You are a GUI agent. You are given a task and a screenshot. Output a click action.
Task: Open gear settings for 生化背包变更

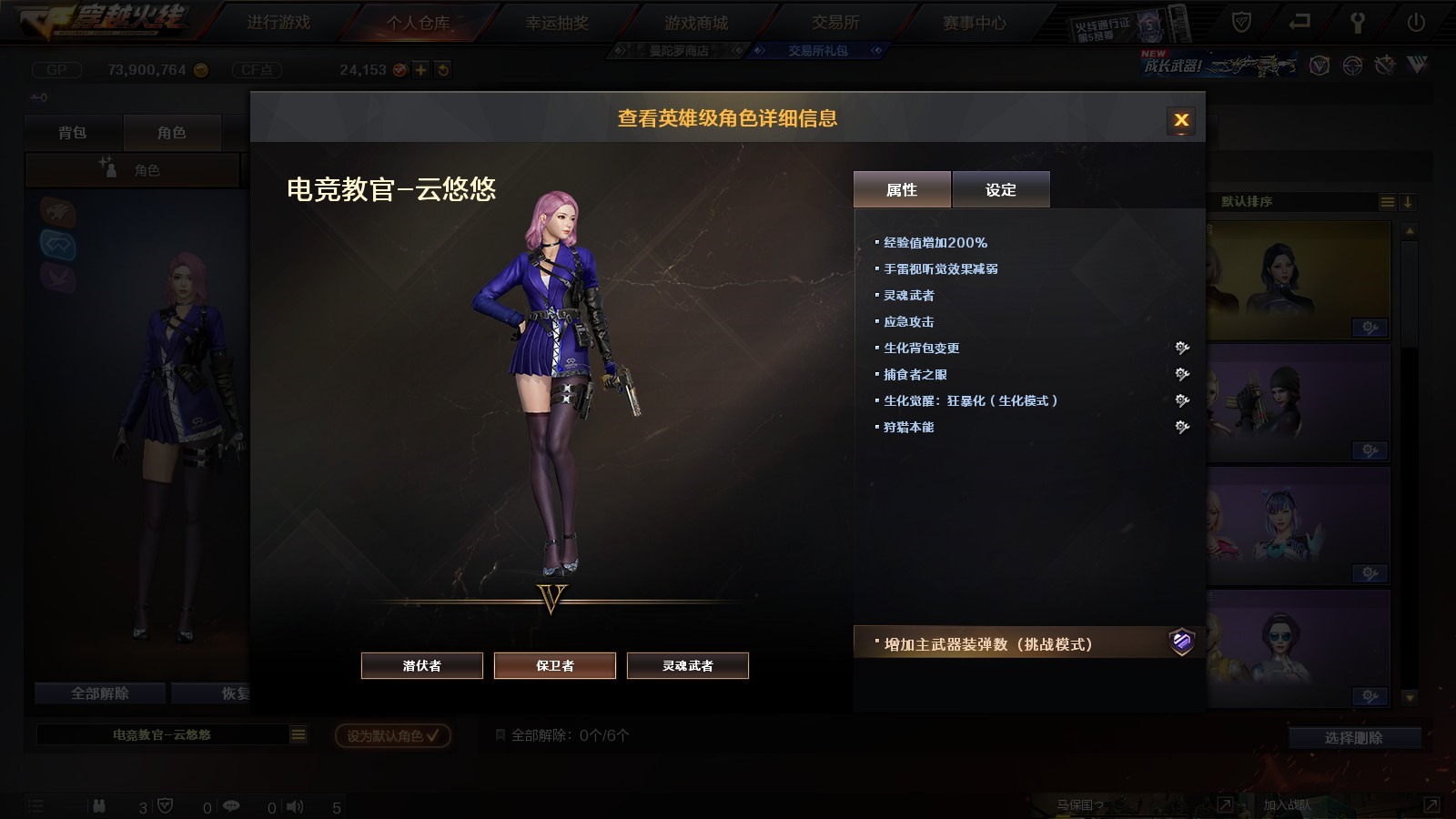pyautogui.click(x=1182, y=348)
